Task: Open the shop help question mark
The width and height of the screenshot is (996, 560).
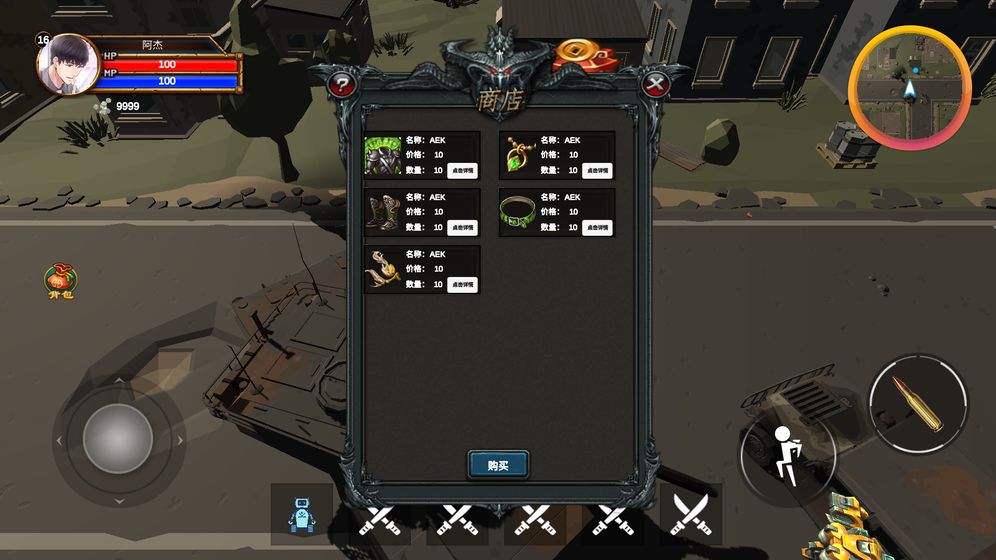Action: point(342,85)
